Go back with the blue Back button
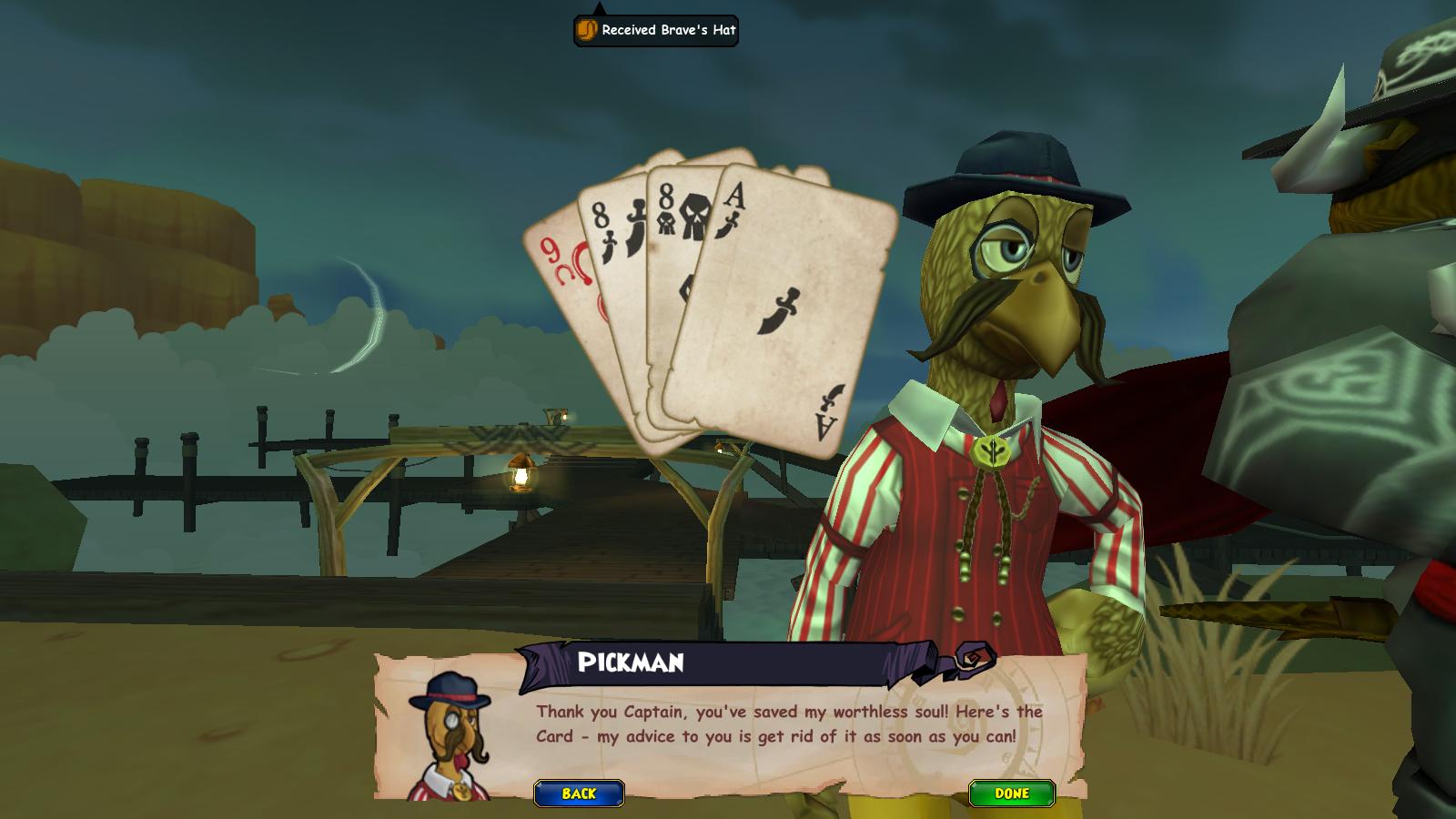Screen dimensions: 1456x819 (x=579, y=794)
